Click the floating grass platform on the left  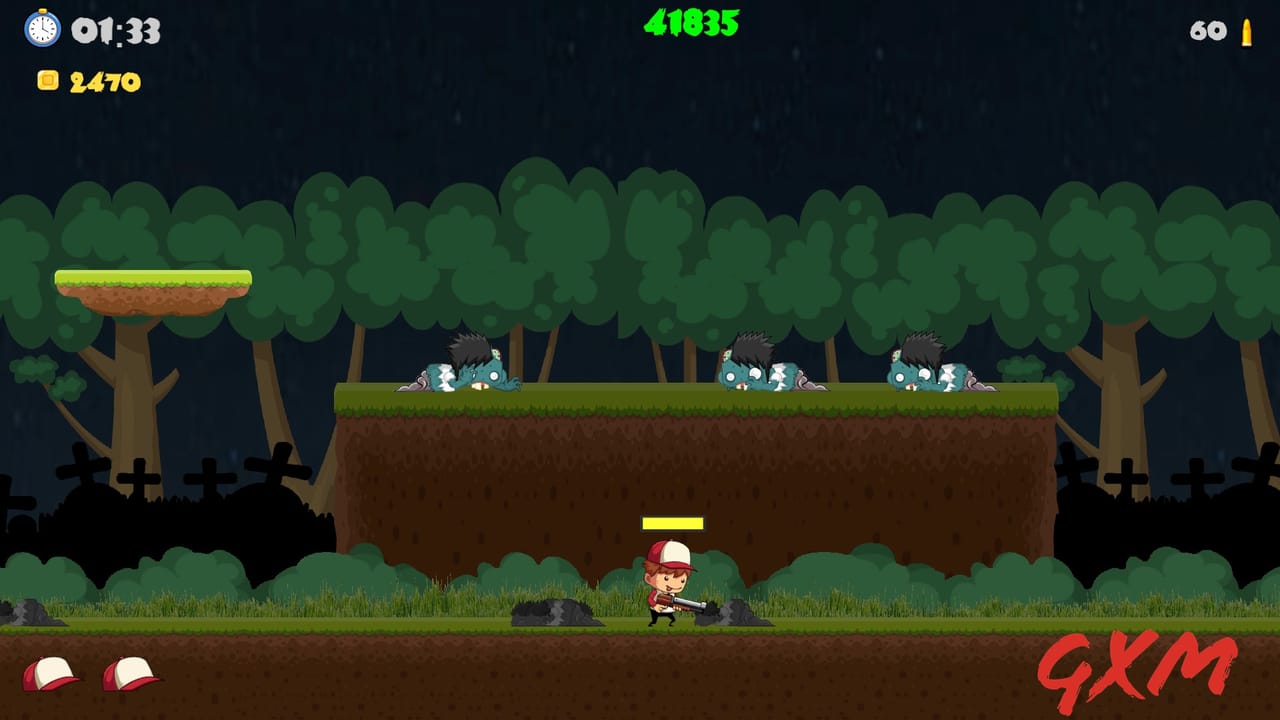coord(150,280)
